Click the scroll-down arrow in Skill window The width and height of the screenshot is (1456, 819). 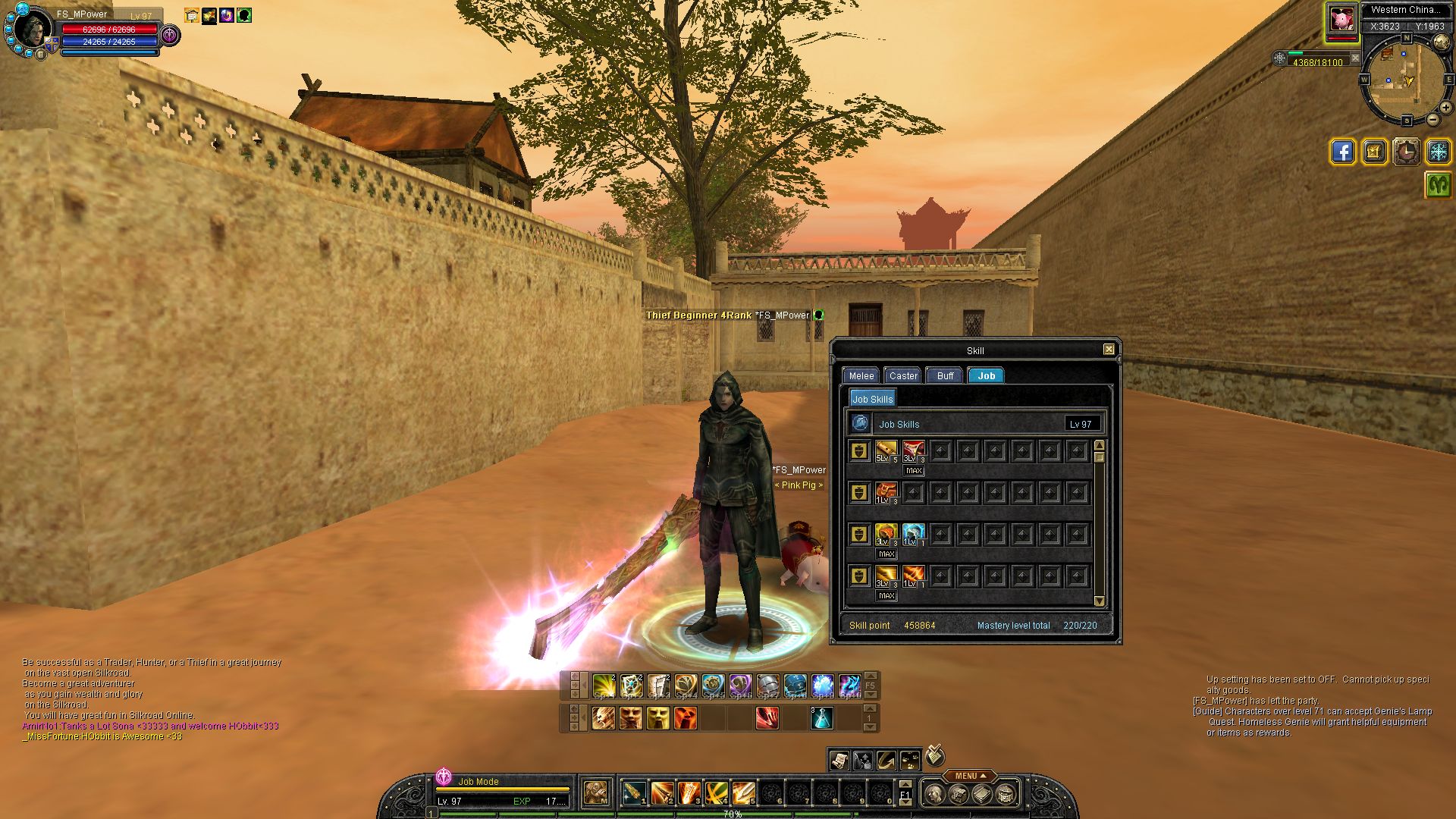(1100, 601)
